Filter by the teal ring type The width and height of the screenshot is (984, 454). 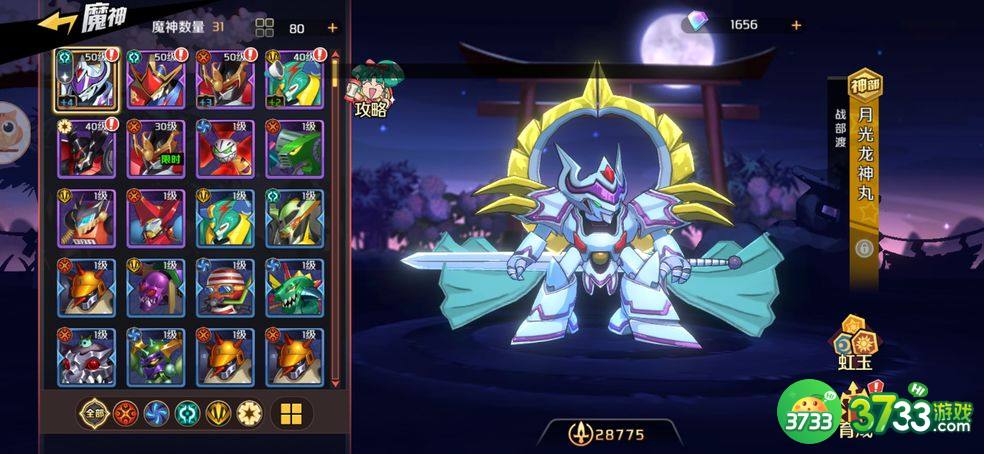(x=187, y=413)
